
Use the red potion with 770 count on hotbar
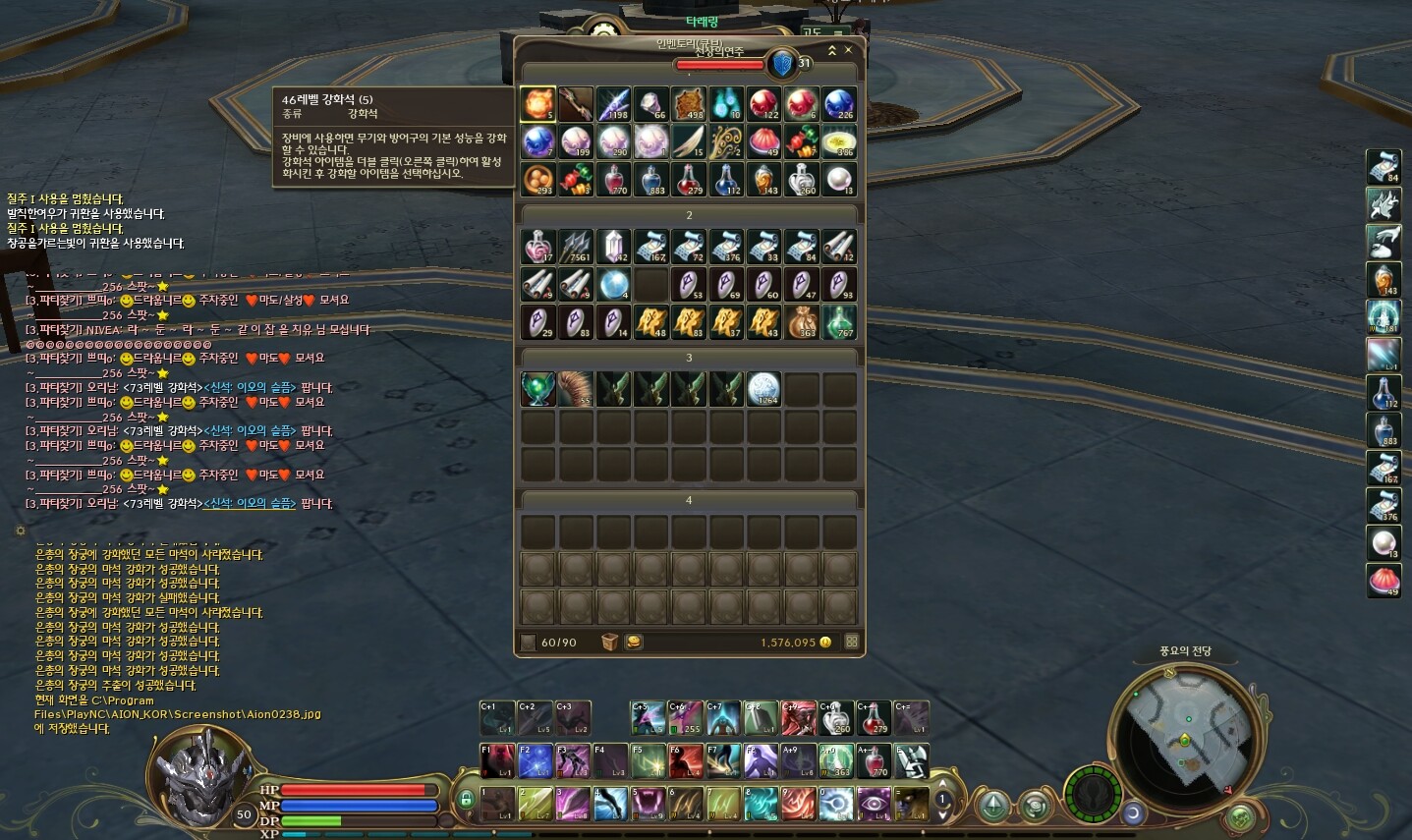874,761
